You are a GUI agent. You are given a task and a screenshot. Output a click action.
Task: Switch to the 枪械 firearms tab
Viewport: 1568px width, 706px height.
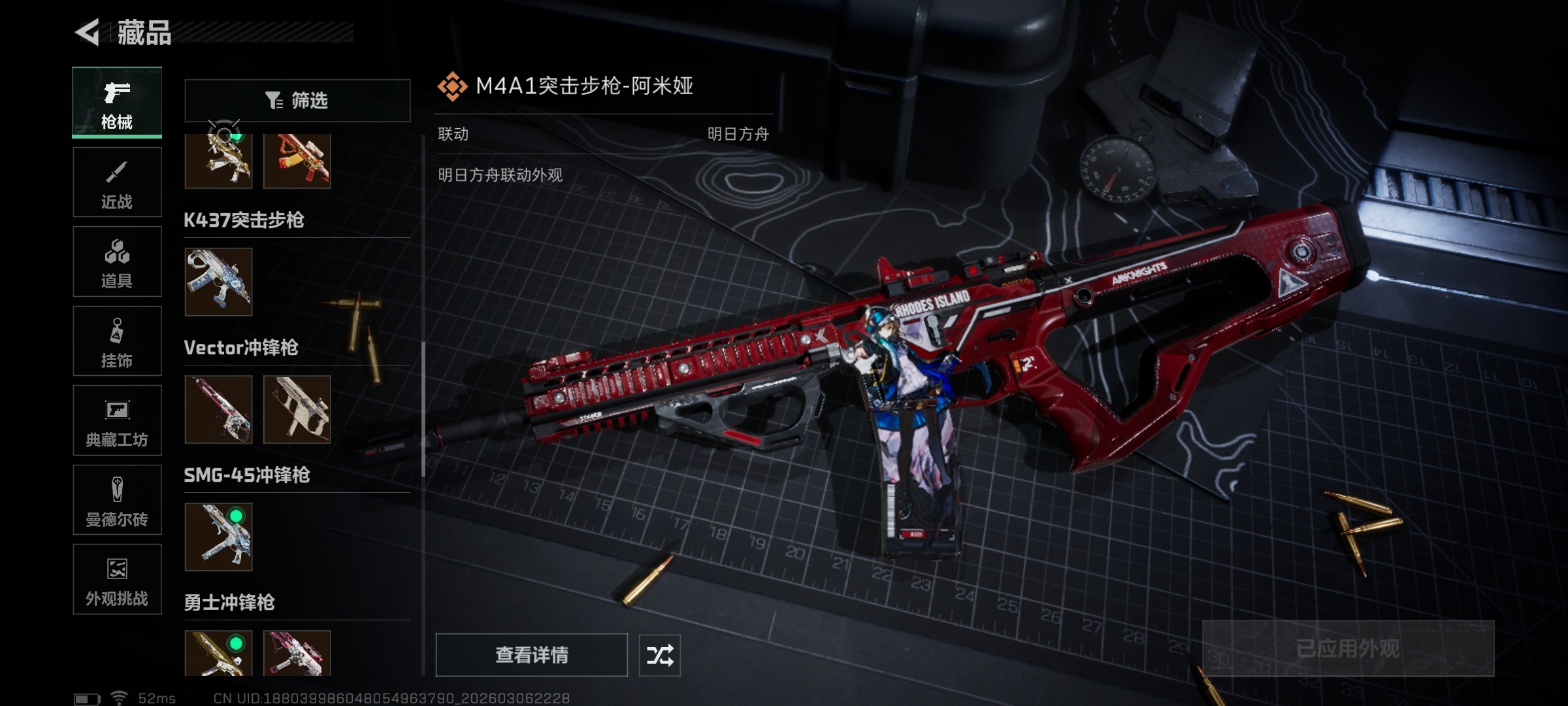[x=117, y=103]
